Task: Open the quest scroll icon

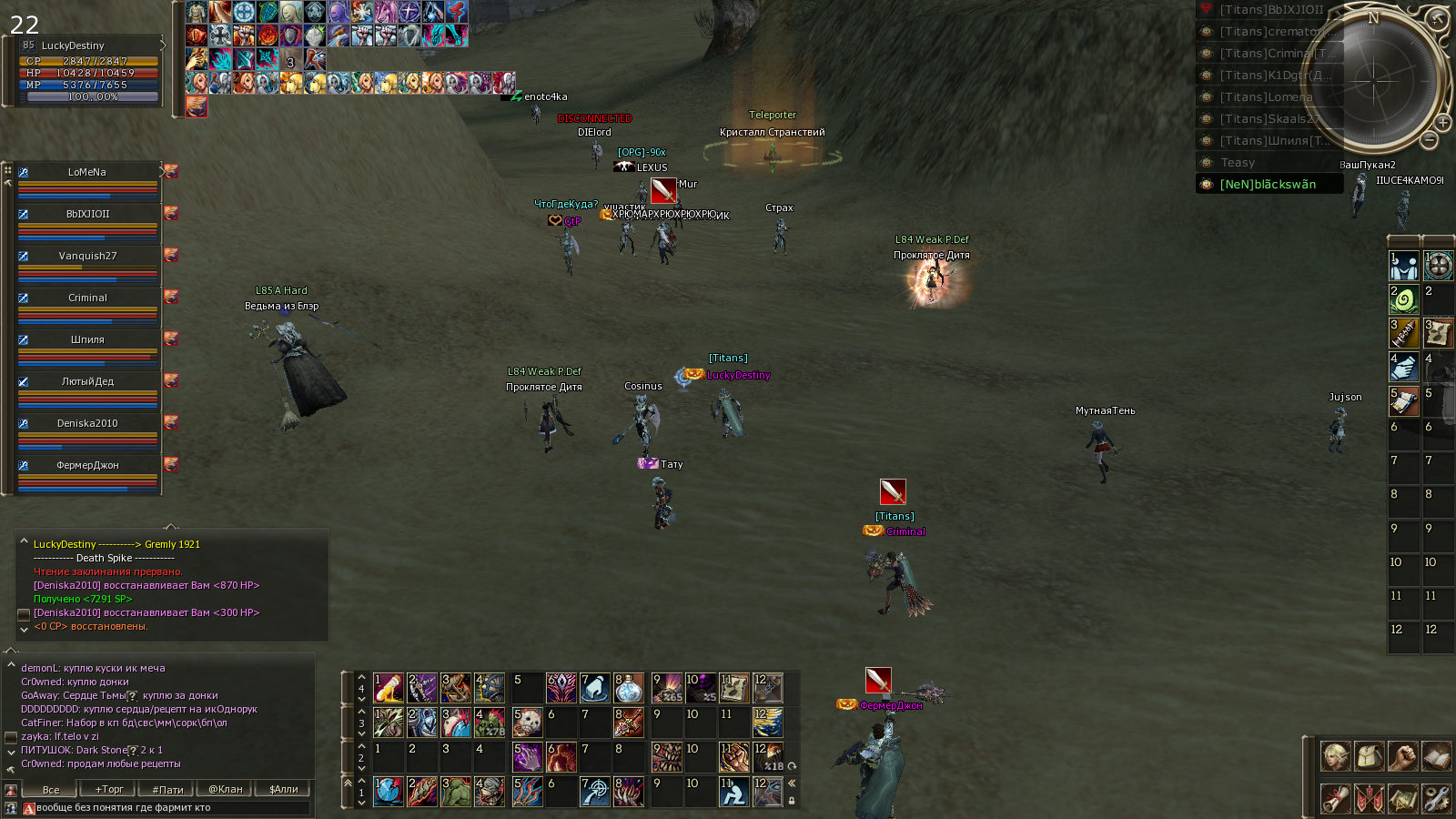Action: [1334, 798]
